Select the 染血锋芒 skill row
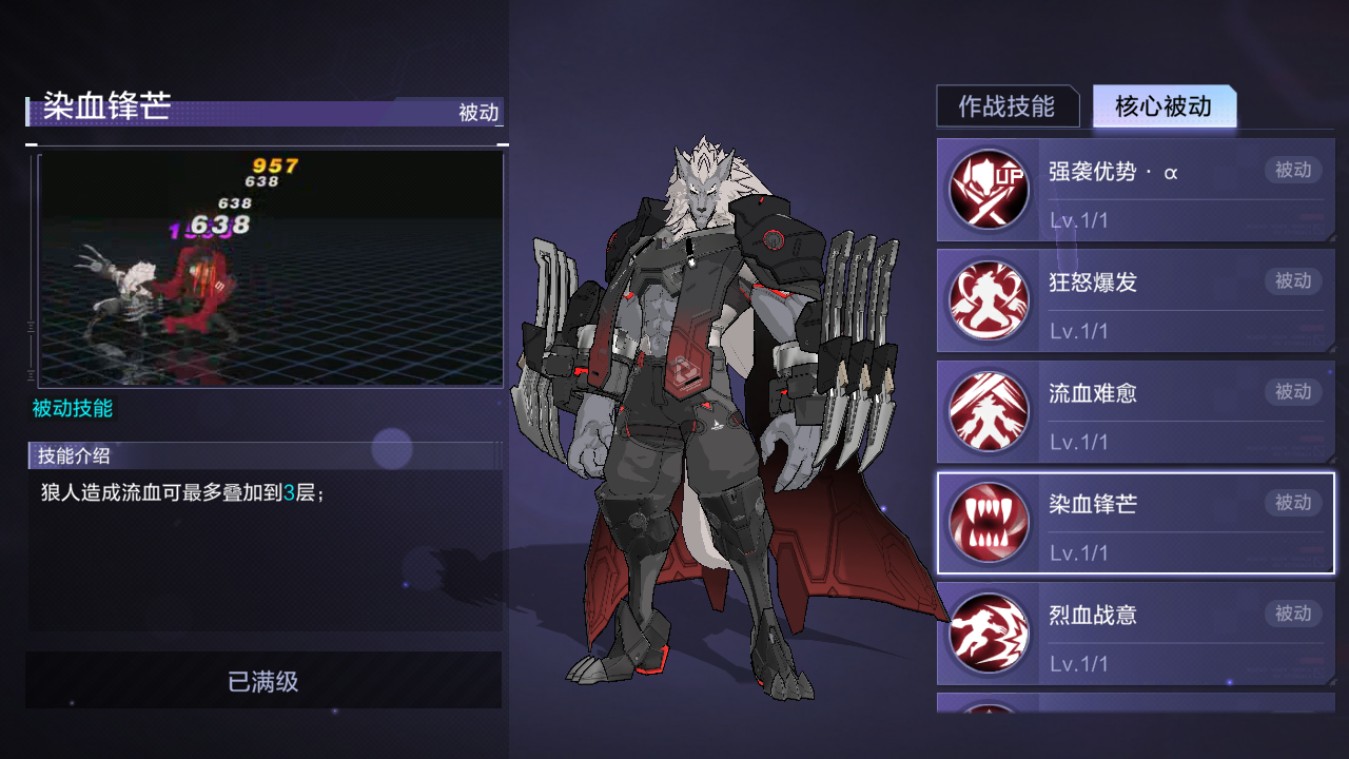 coord(1135,523)
